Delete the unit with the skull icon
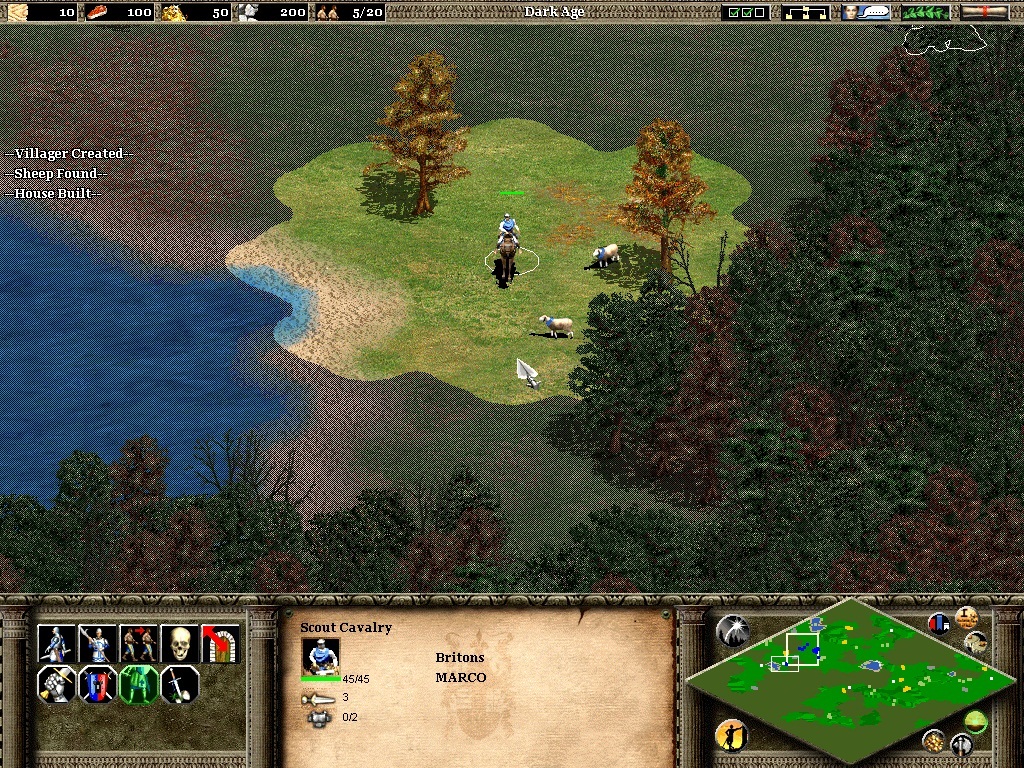1024x768 pixels. [x=179, y=643]
